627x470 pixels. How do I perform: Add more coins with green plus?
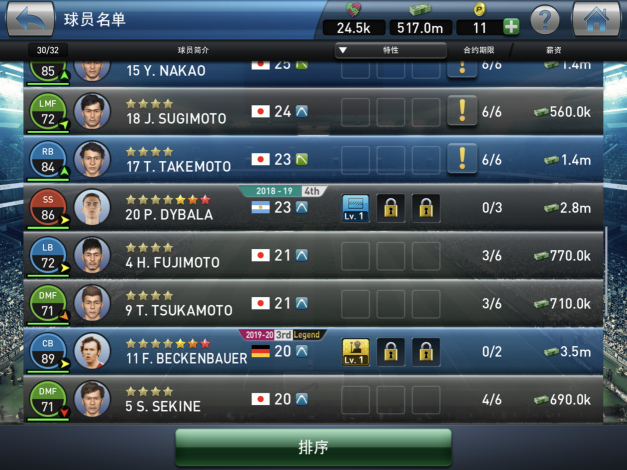pyautogui.click(x=510, y=27)
